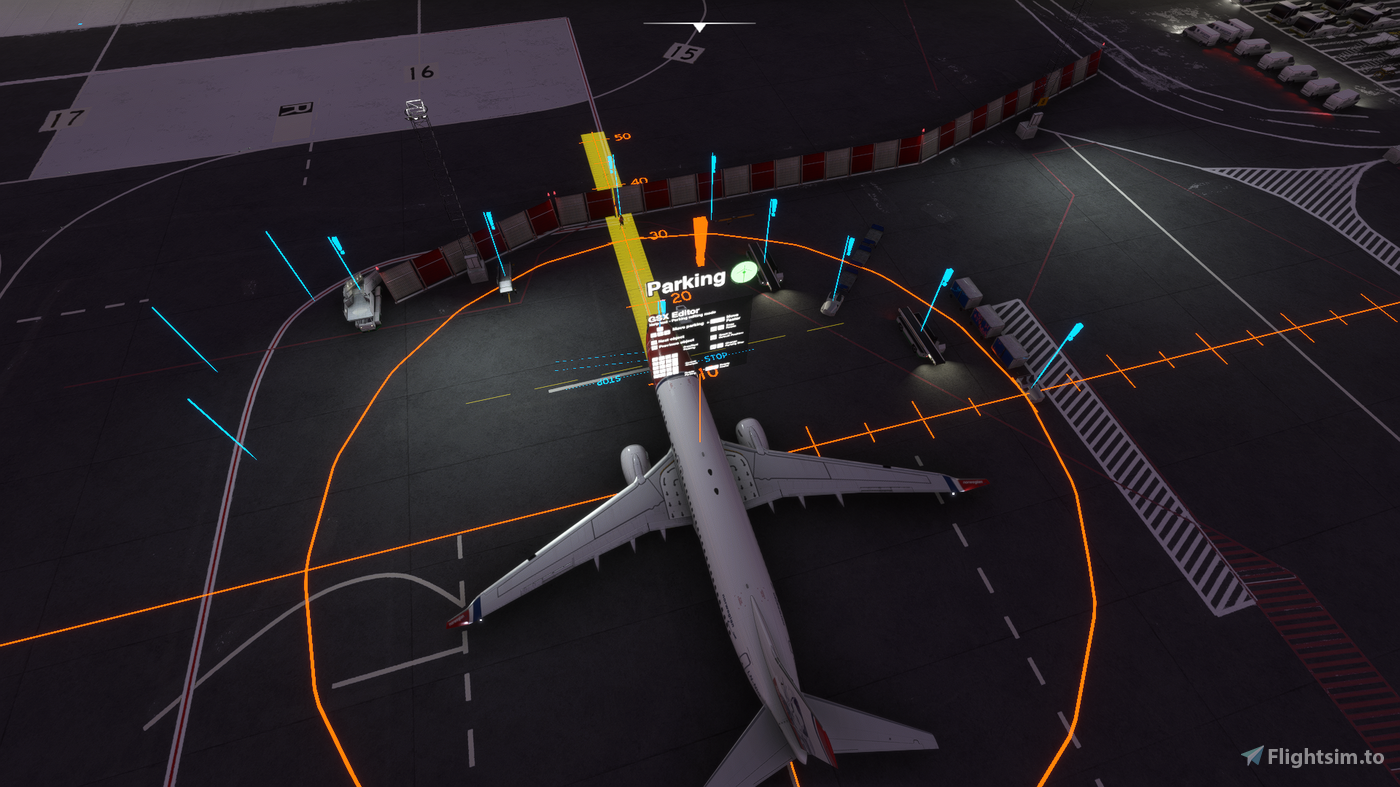Toggle the Move Faster option in GSX Editor
The width and height of the screenshot is (1400, 787).
pyautogui.click(x=733, y=319)
